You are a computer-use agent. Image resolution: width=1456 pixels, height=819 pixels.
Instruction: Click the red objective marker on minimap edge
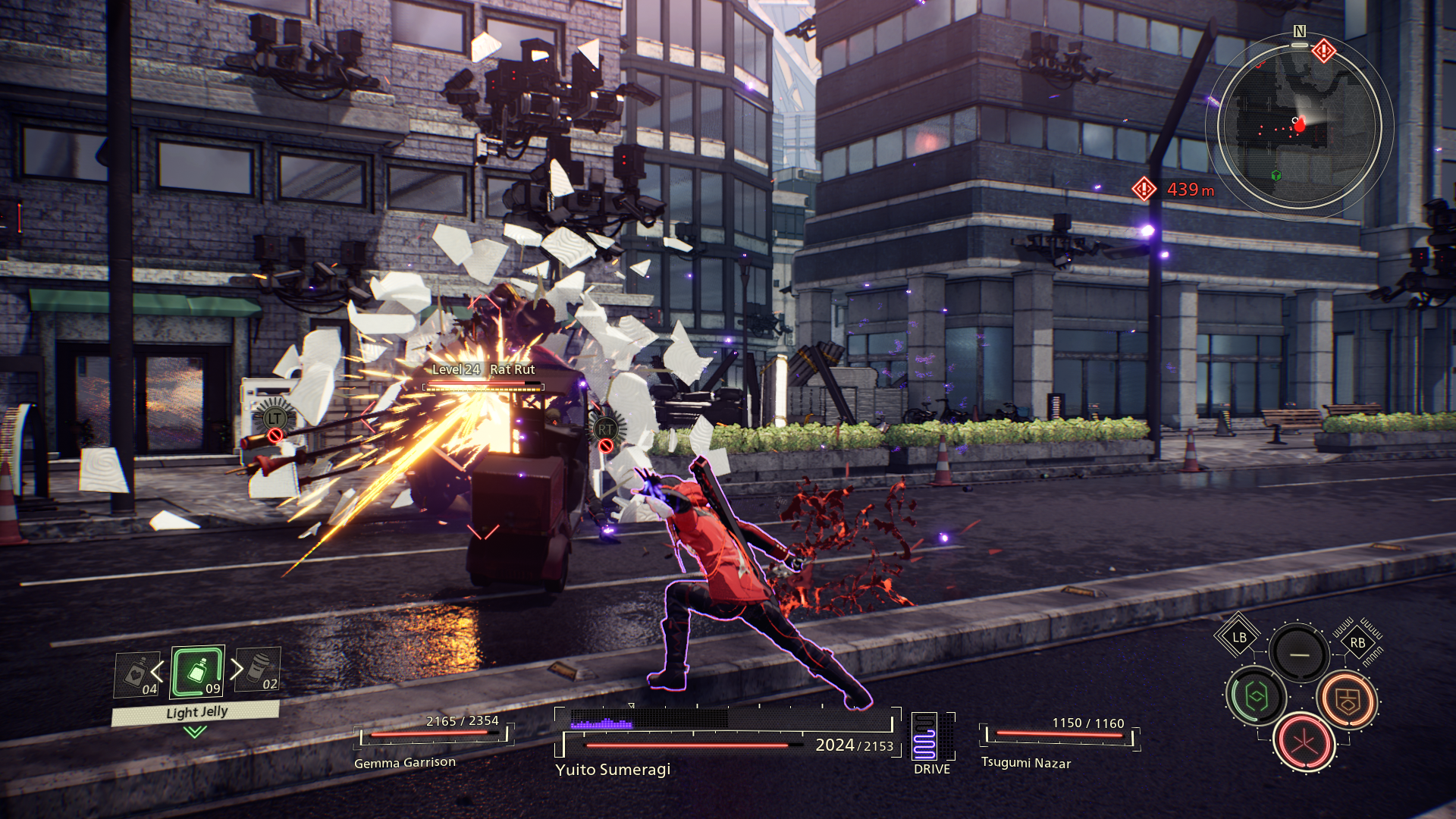[1324, 52]
